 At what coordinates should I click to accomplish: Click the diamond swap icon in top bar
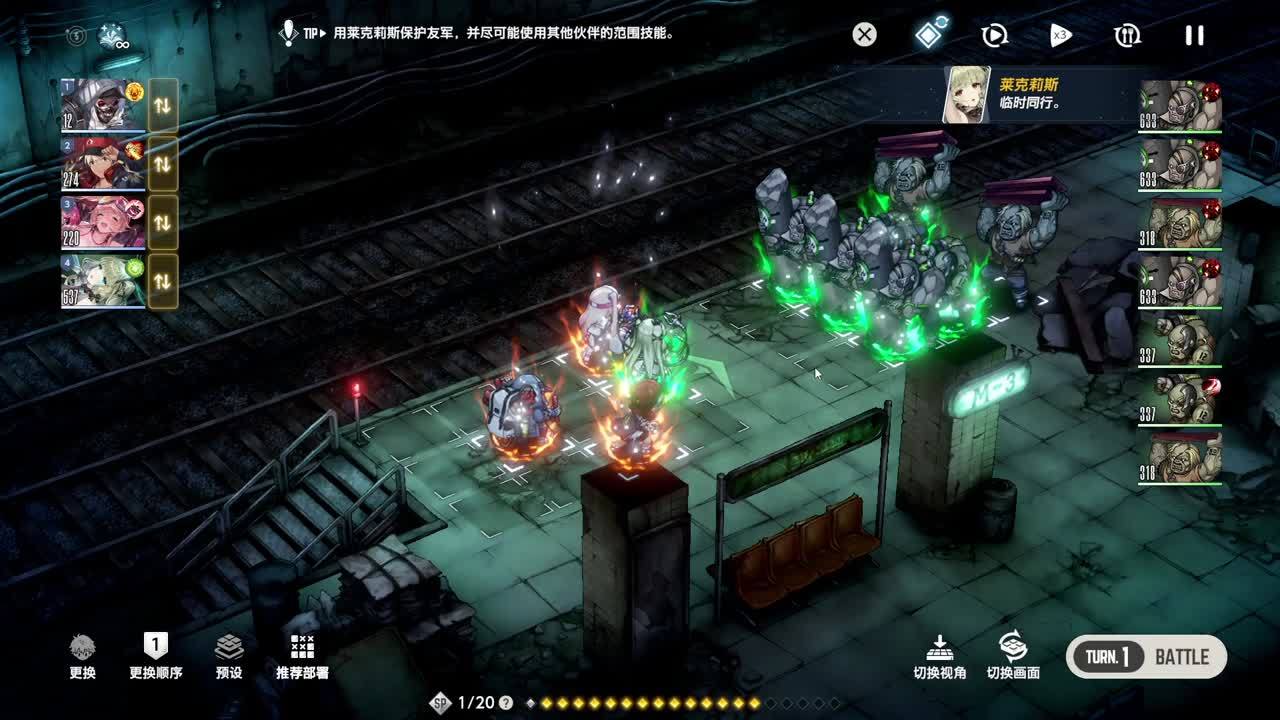pos(931,34)
